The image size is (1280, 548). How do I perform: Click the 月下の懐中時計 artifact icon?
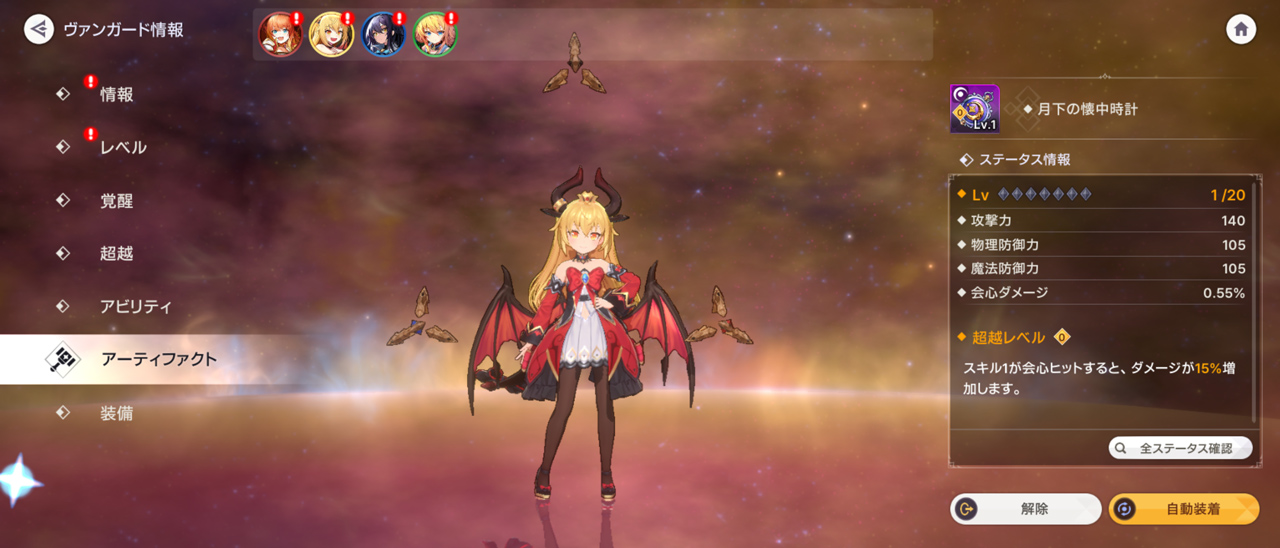pos(974,109)
